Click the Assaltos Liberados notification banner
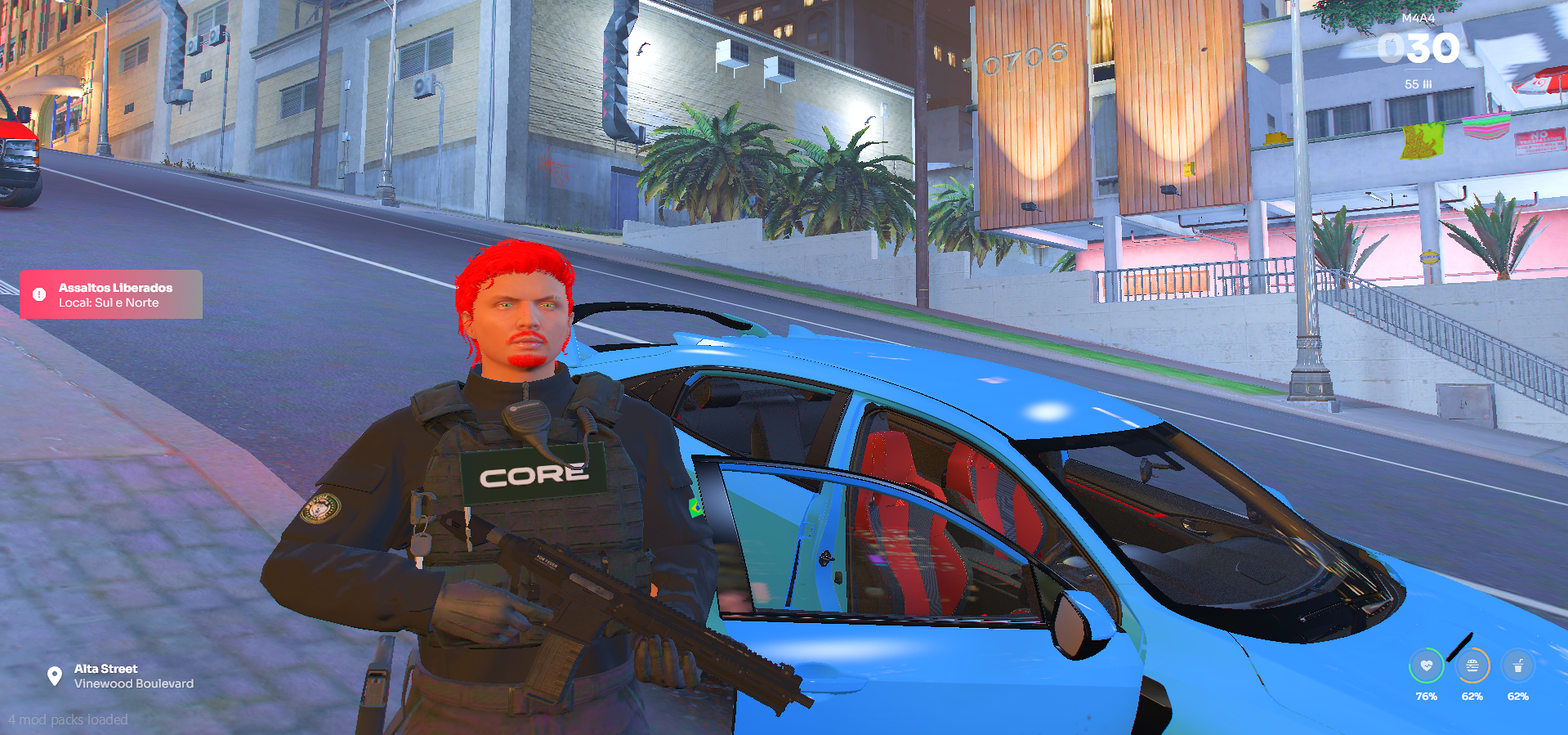The width and height of the screenshot is (1568, 735). (111, 294)
